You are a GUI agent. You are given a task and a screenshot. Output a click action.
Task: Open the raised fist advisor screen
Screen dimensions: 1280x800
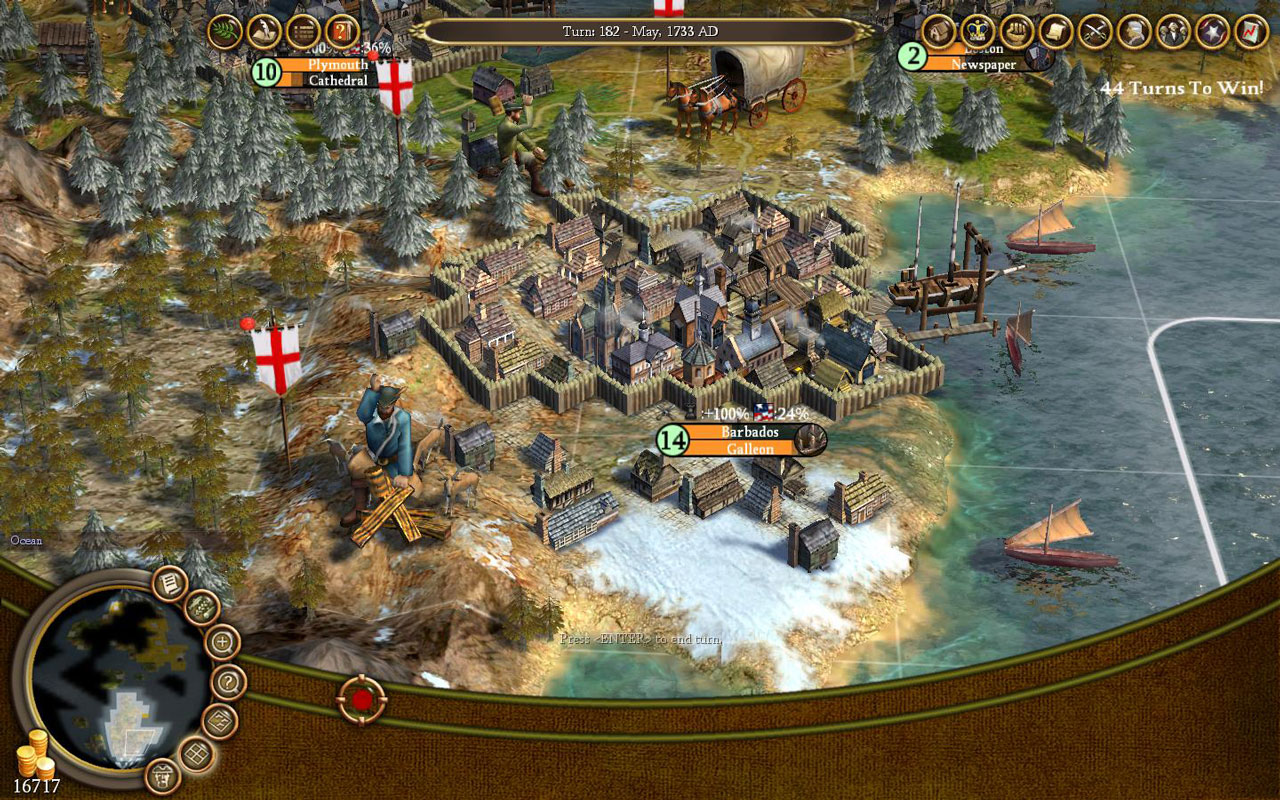tap(1016, 31)
